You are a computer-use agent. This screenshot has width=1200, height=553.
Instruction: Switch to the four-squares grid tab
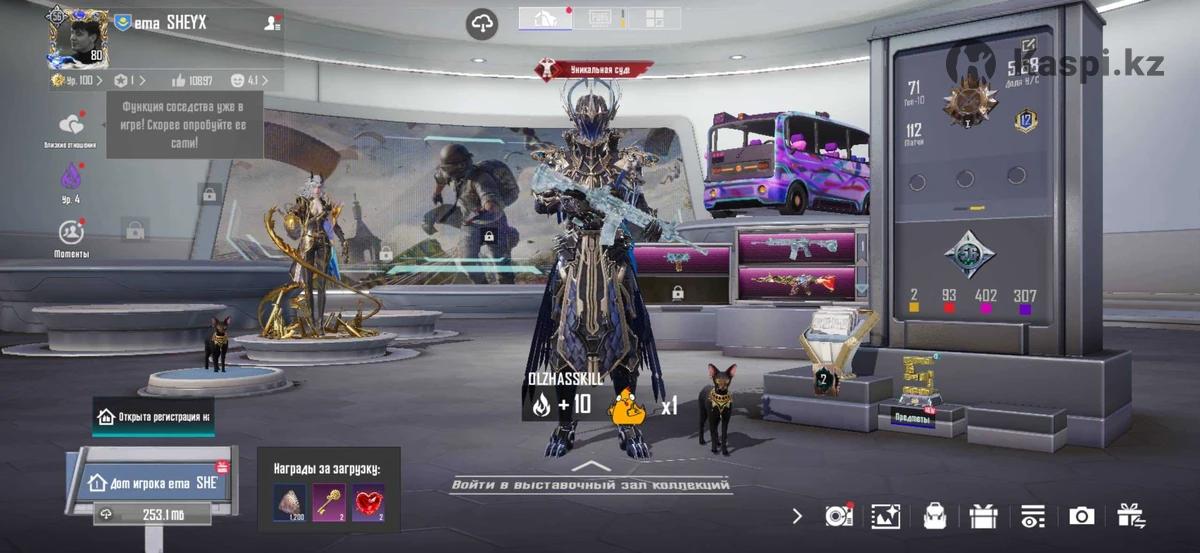(654, 18)
